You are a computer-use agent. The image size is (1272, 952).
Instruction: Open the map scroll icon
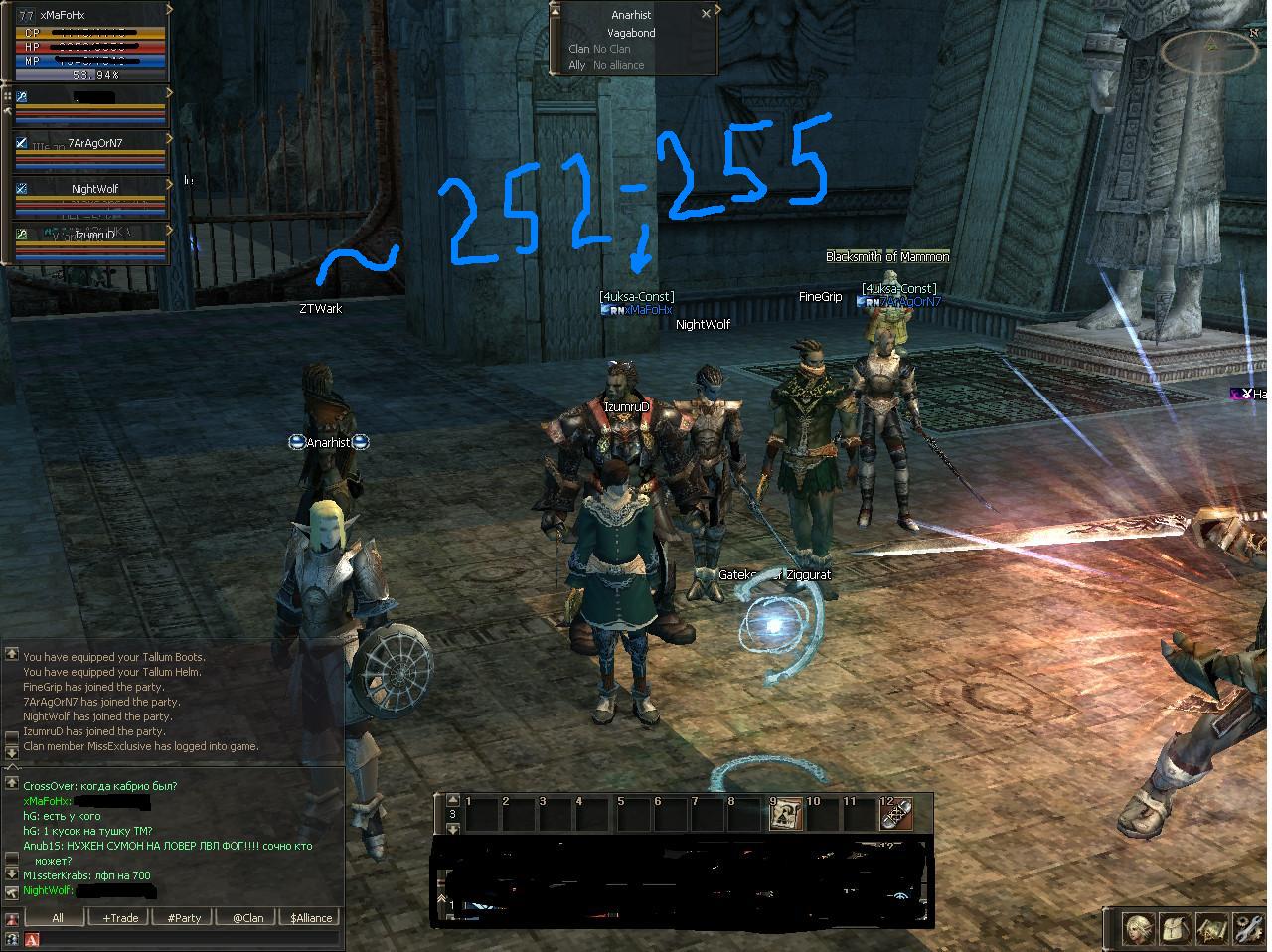click(1211, 929)
